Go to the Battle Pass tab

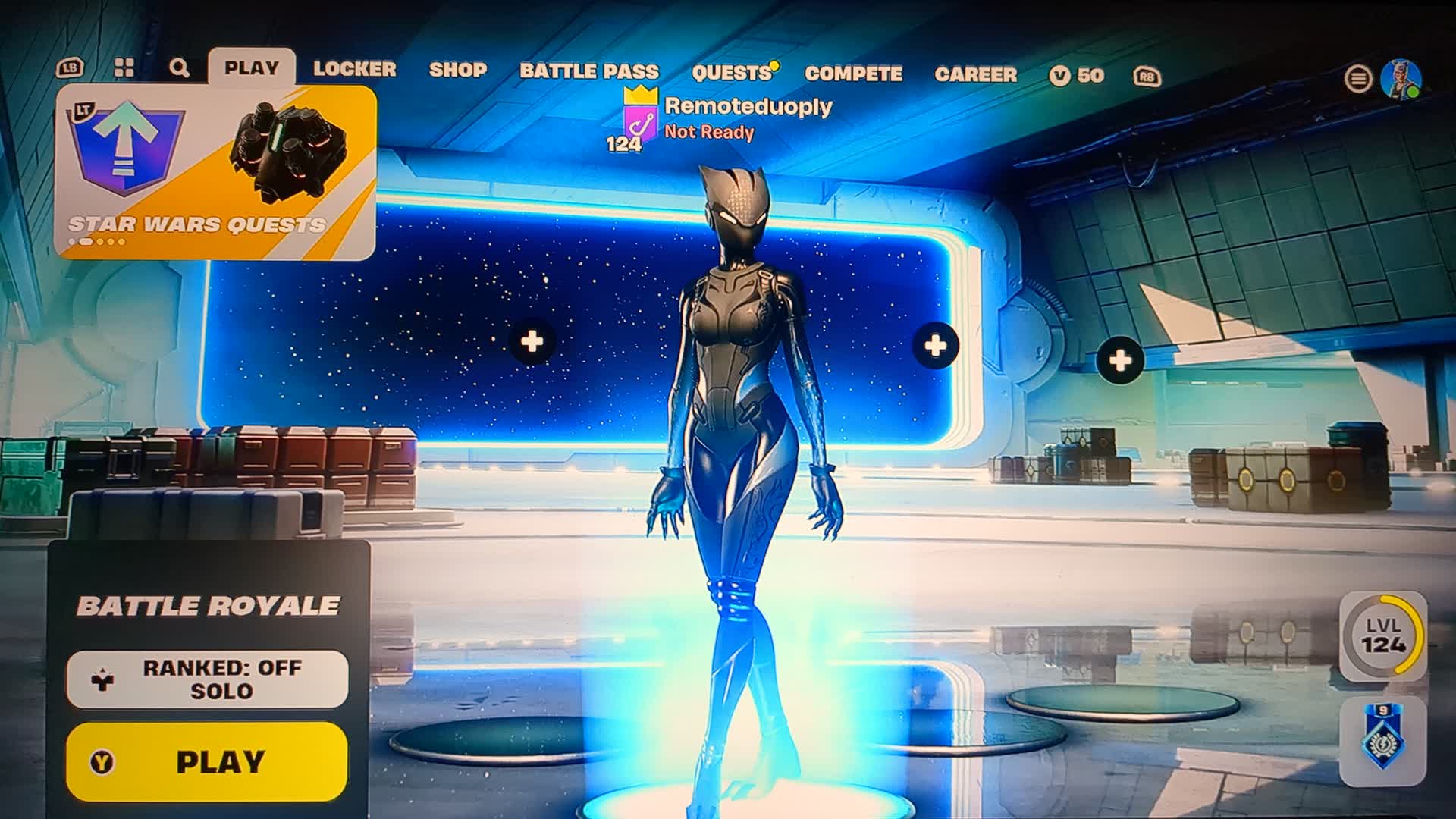[588, 71]
